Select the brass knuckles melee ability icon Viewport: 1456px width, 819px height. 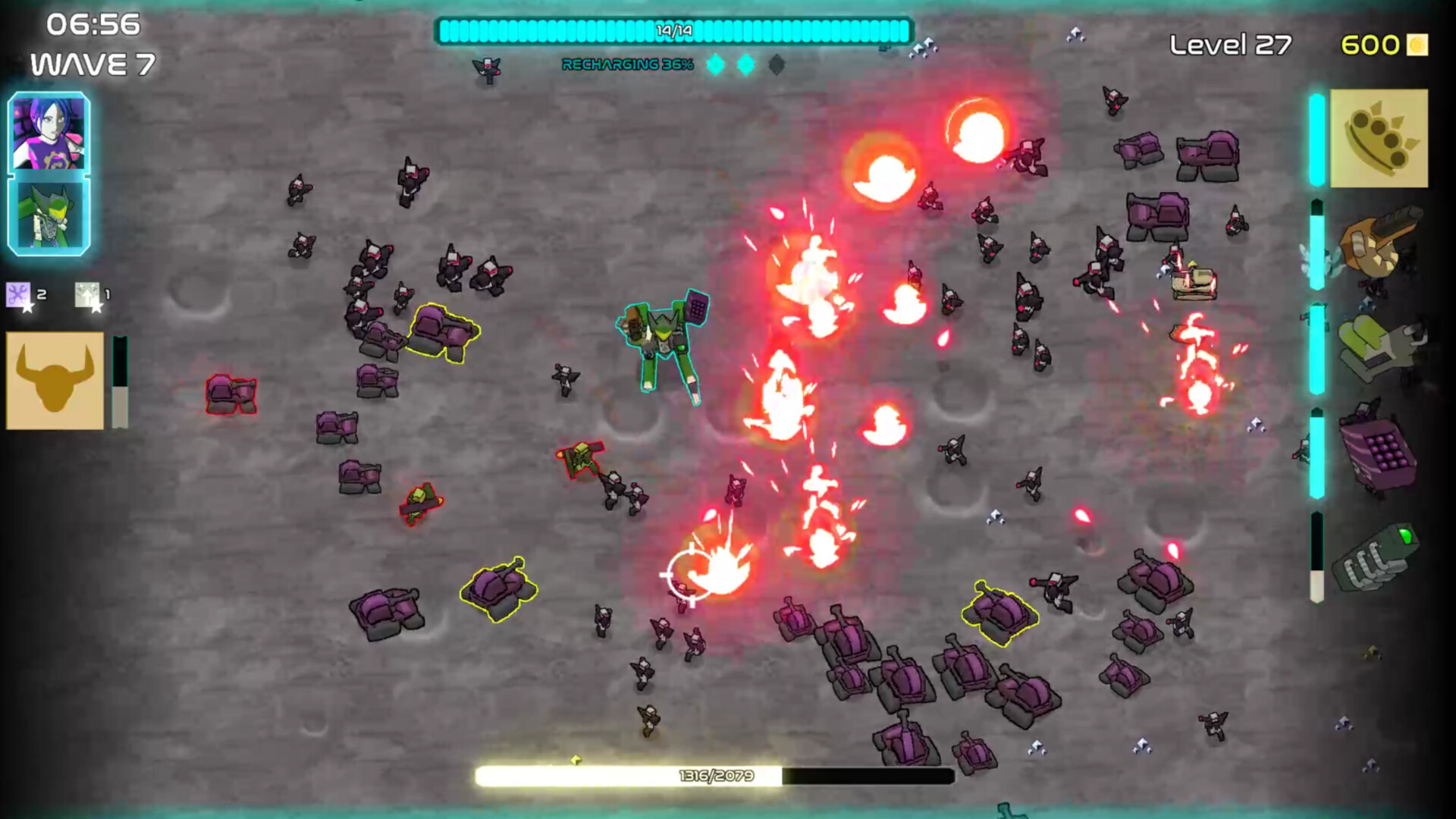coord(1379,139)
